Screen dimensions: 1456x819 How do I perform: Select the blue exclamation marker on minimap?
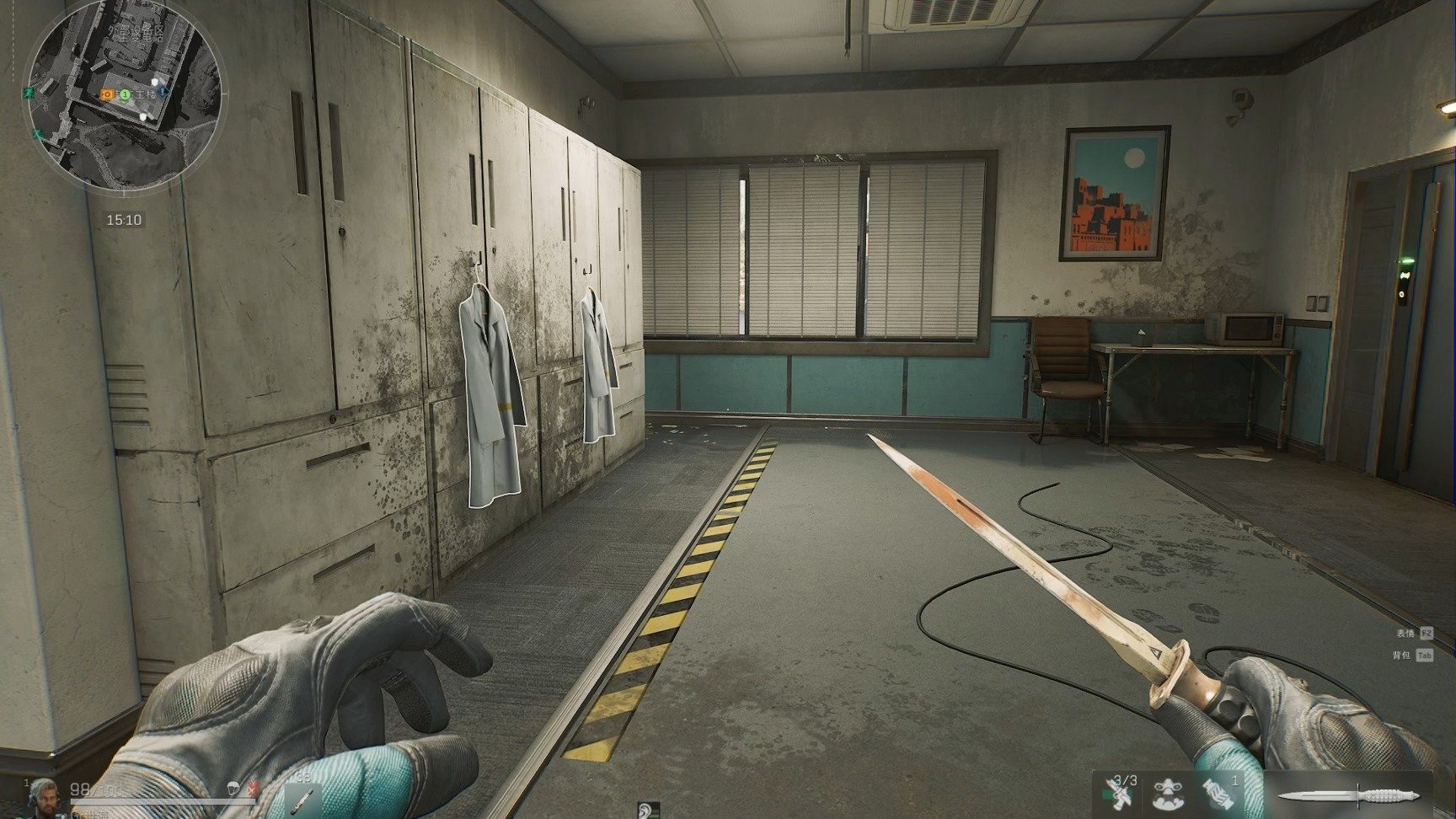click(x=163, y=92)
